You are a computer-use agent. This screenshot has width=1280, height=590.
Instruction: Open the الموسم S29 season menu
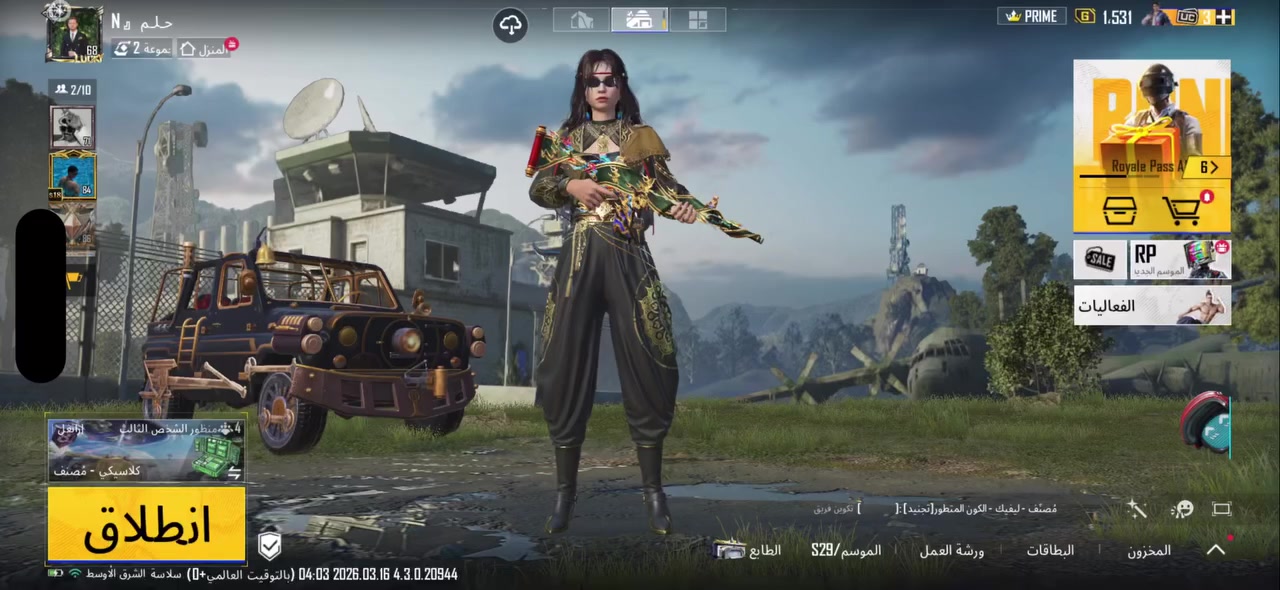click(x=846, y=550)
